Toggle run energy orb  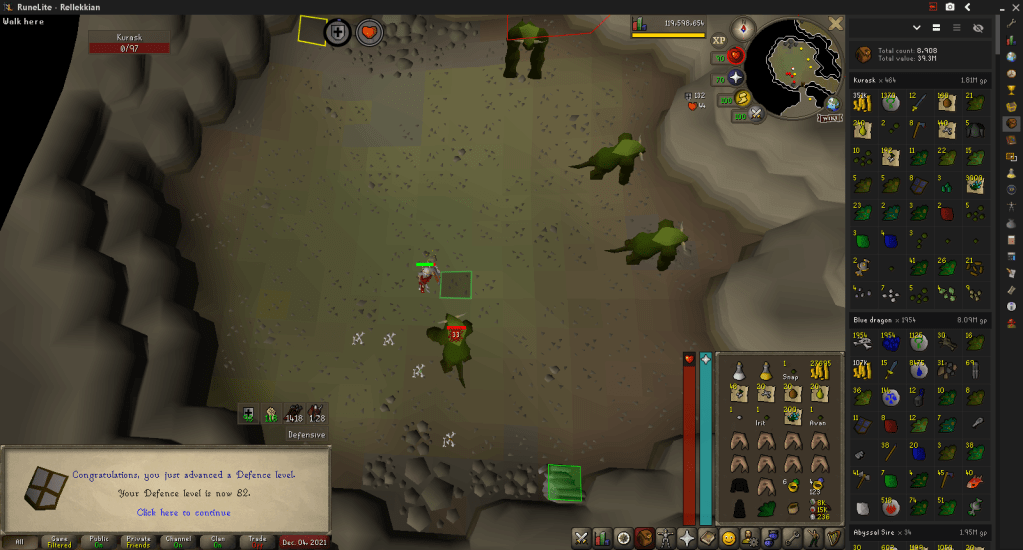(742, 98)
